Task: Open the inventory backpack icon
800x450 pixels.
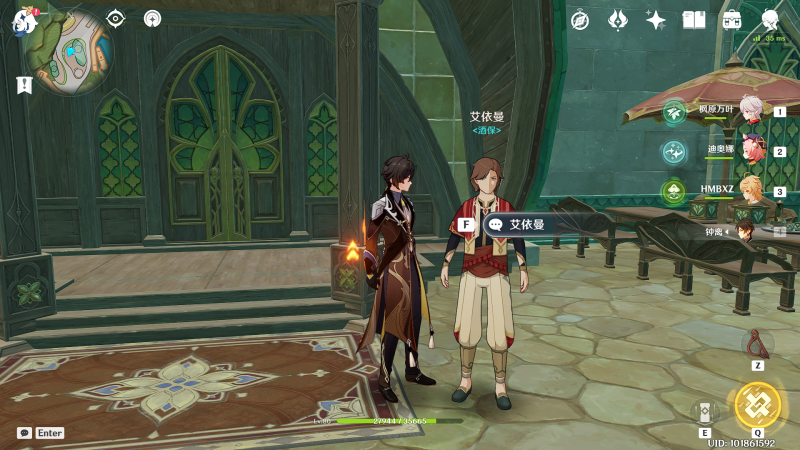Action: [732, 20]
